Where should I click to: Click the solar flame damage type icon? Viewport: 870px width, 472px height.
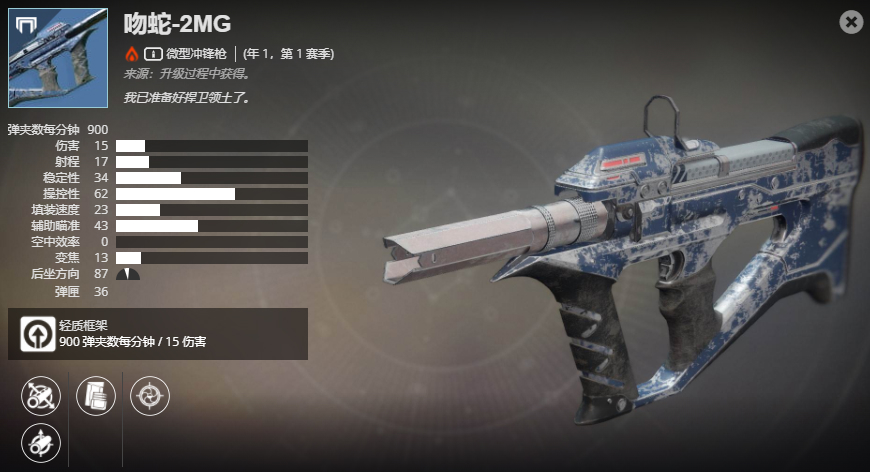pyautogui.click(x=131, y=54)
